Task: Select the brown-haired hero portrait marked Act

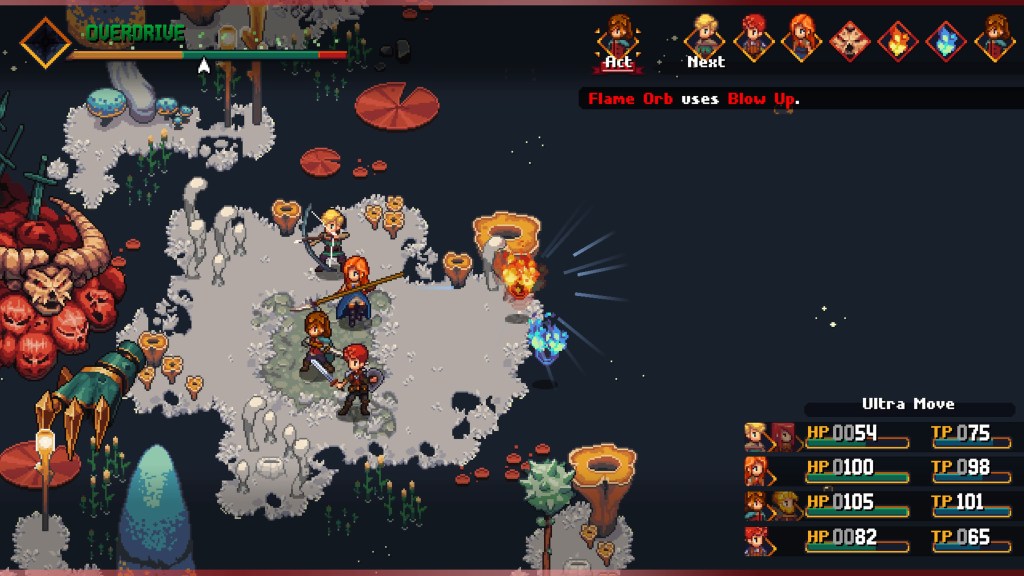Action: [x=619, y=37]
